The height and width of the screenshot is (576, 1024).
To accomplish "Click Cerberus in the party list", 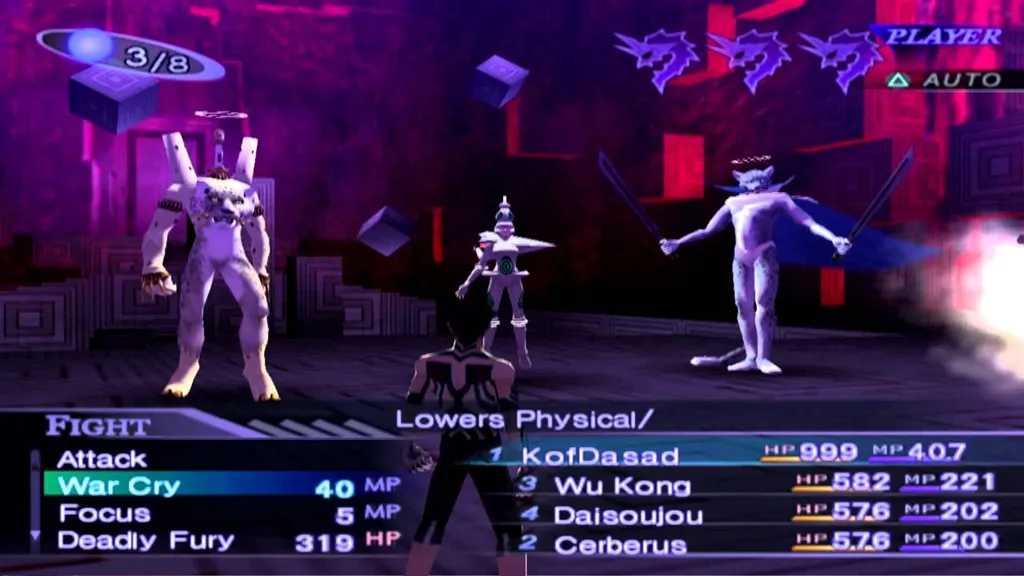I will point(620,546).
